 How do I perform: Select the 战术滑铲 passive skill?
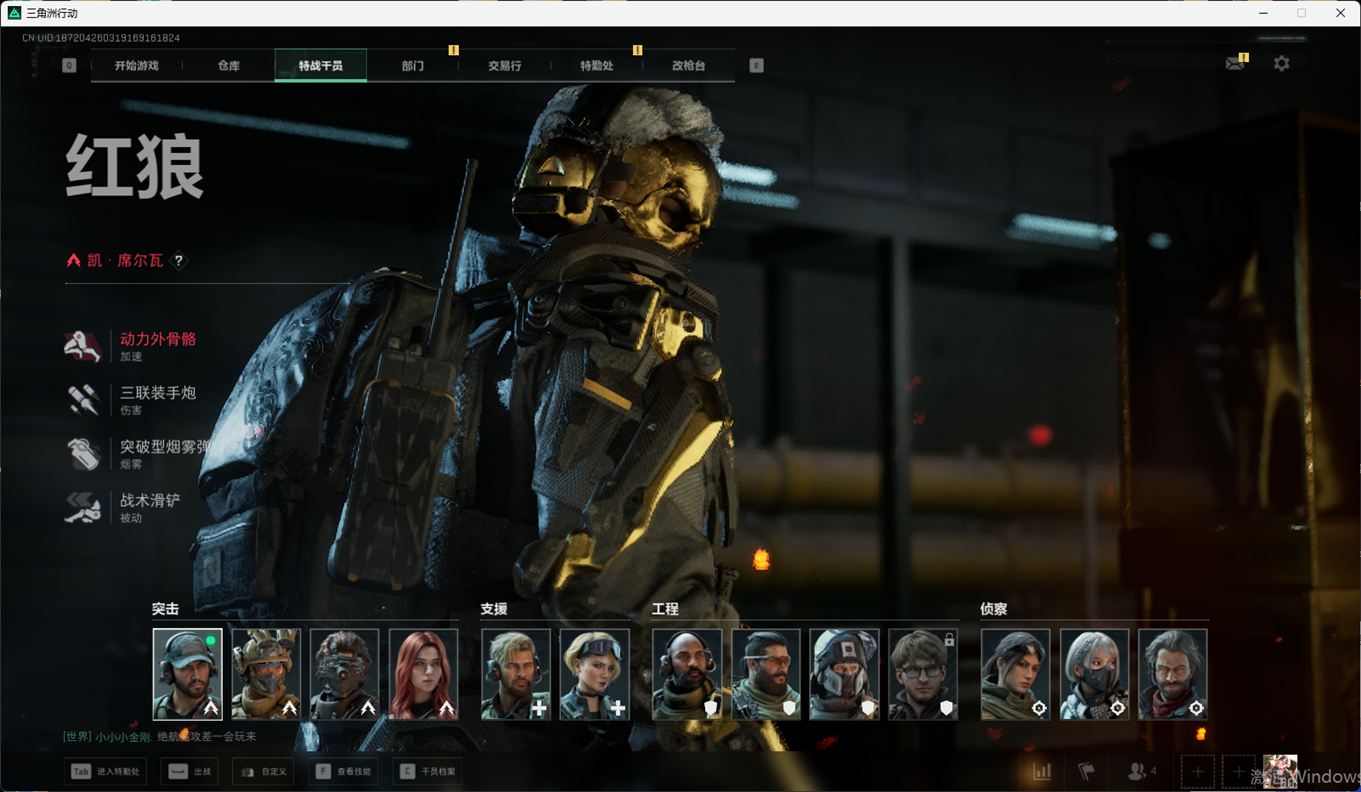(x=150, y=501)
